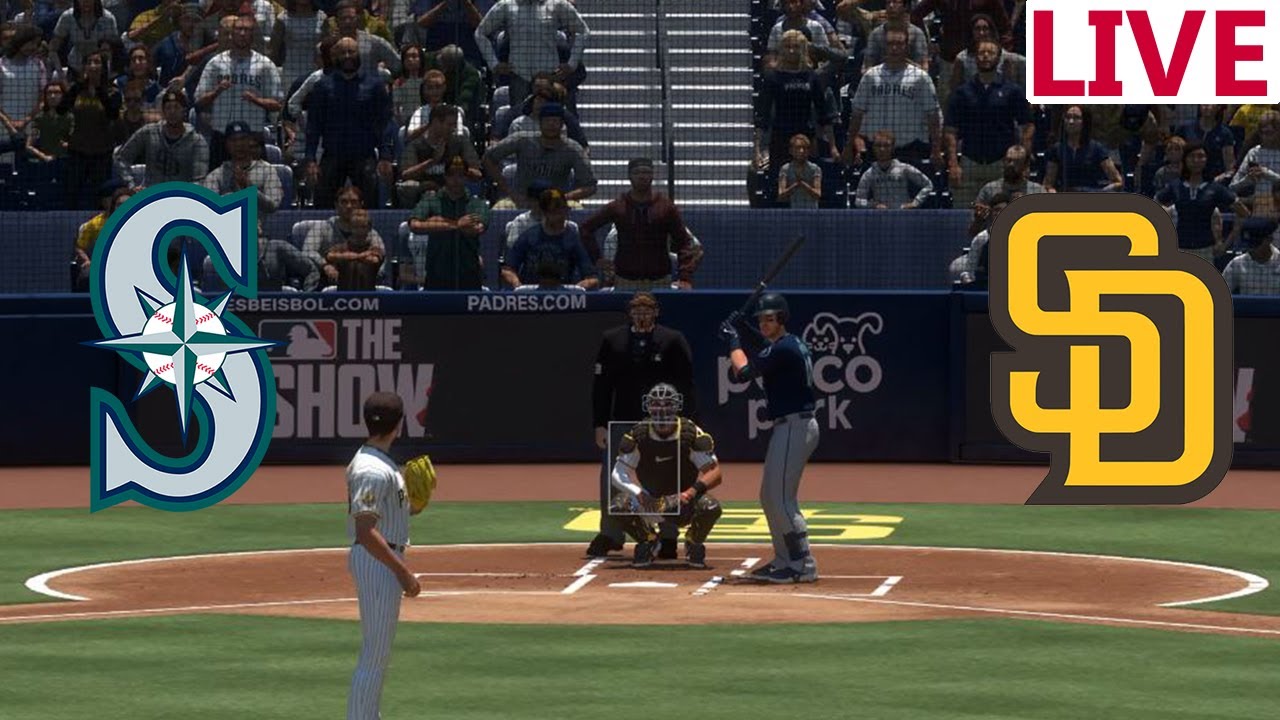Click the red LIVE badge
The height and width of the screenshot is (720, 1280).
[x=1152, y=52]
